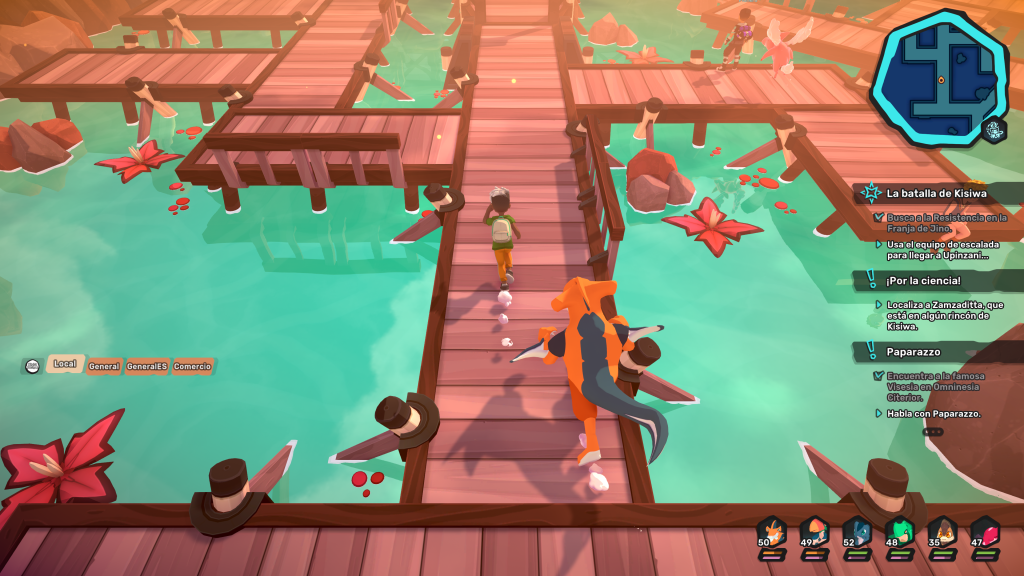Open the La batalla de Kisiwa quest

coord(937,193)
